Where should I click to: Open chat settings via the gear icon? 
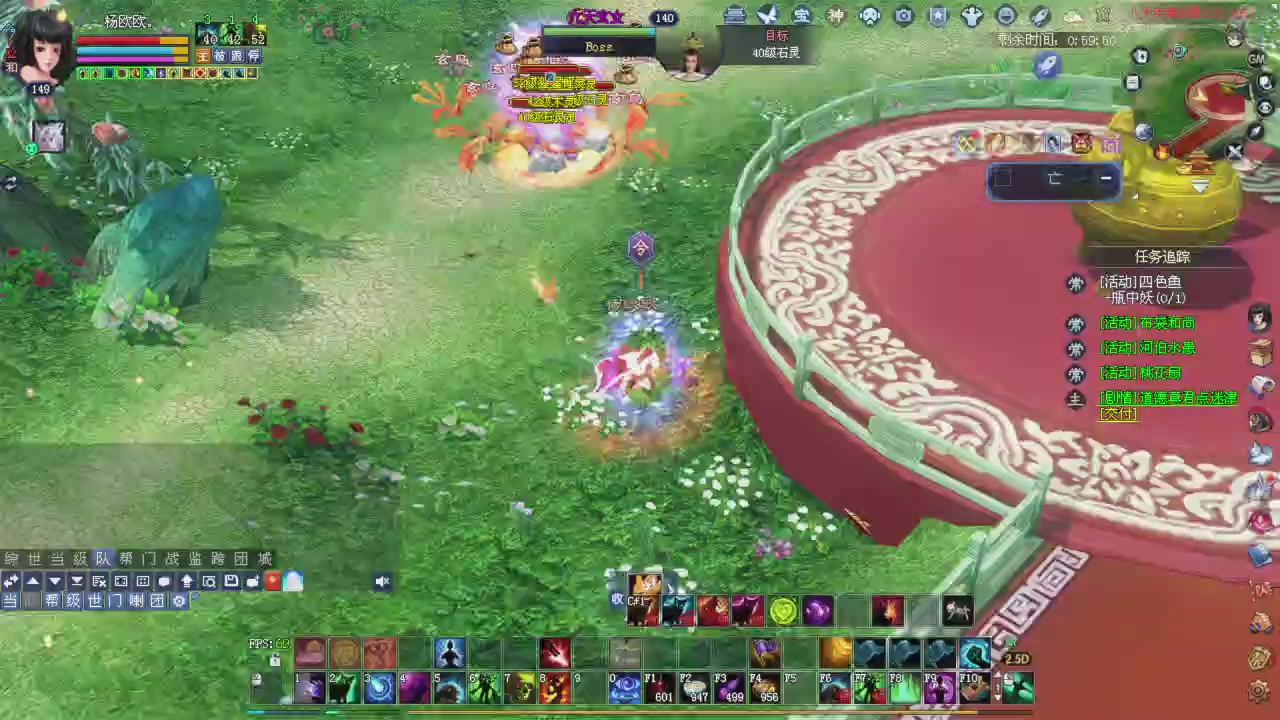[178, 601]
